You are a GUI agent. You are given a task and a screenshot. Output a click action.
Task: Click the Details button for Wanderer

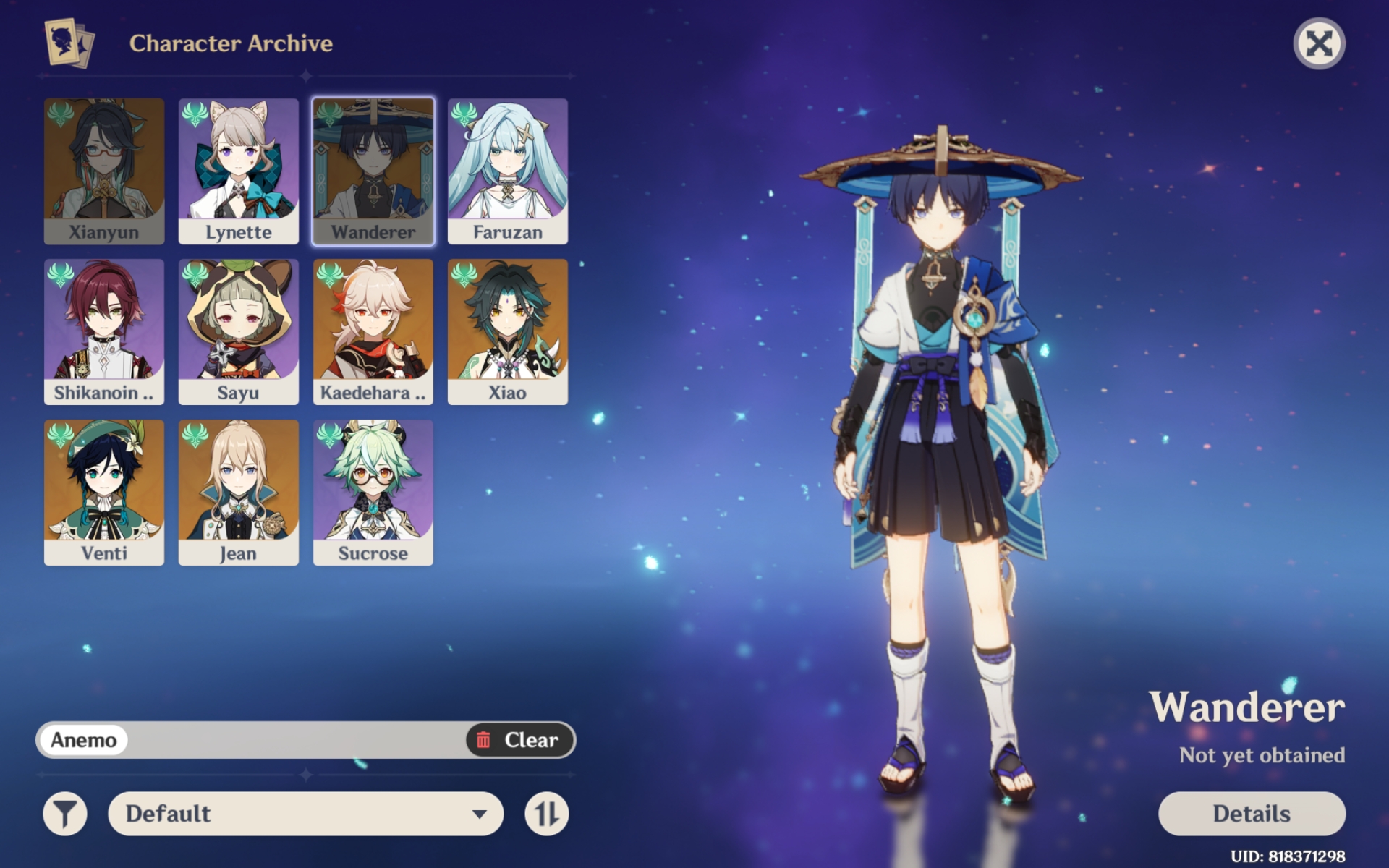(1252, 813)
